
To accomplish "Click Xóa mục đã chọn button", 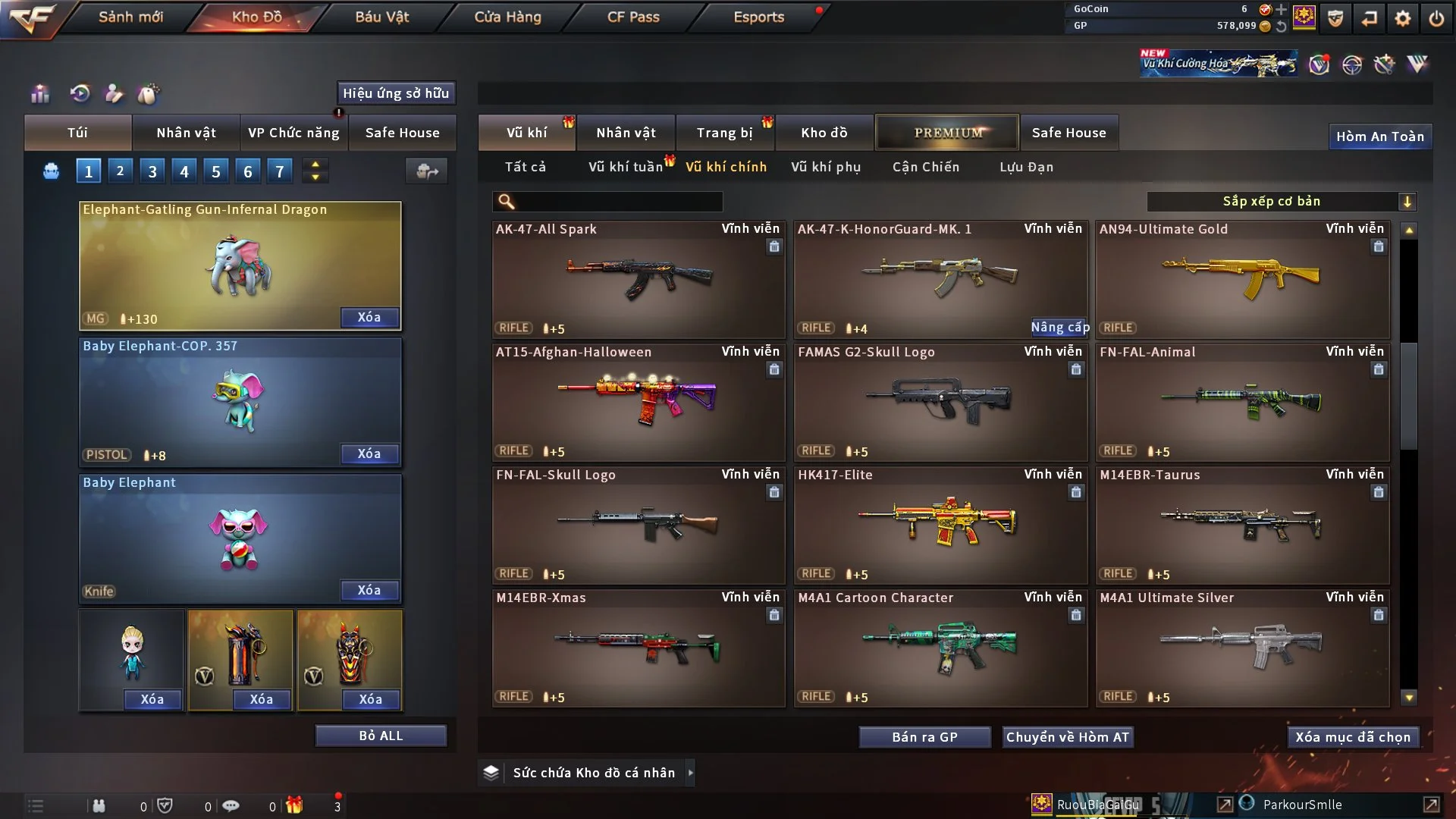I will [1352, 737].
